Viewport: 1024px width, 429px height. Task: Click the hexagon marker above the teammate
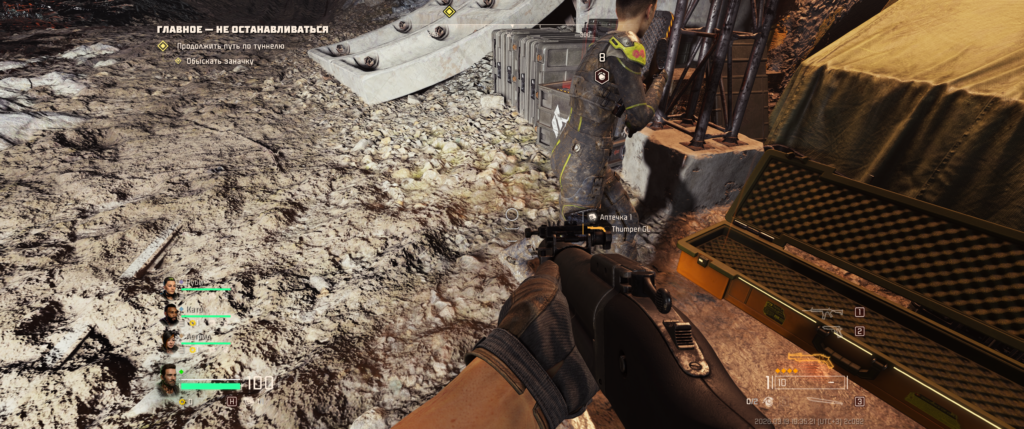tap(602, 75)
